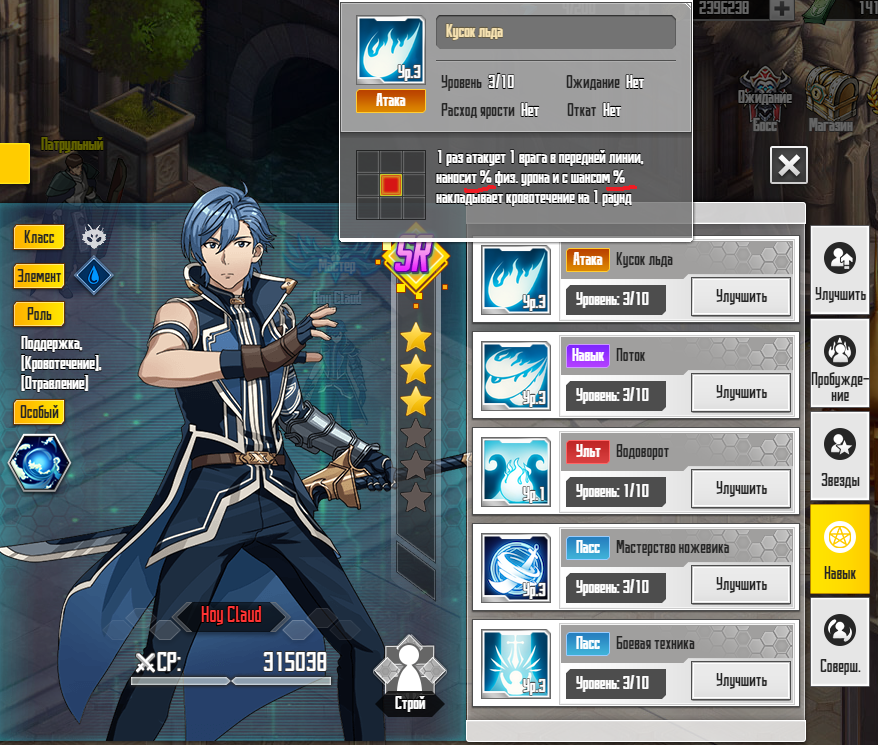
Task: Upgrade the Мастерство ножевика passive
Action: coord(741,584)
